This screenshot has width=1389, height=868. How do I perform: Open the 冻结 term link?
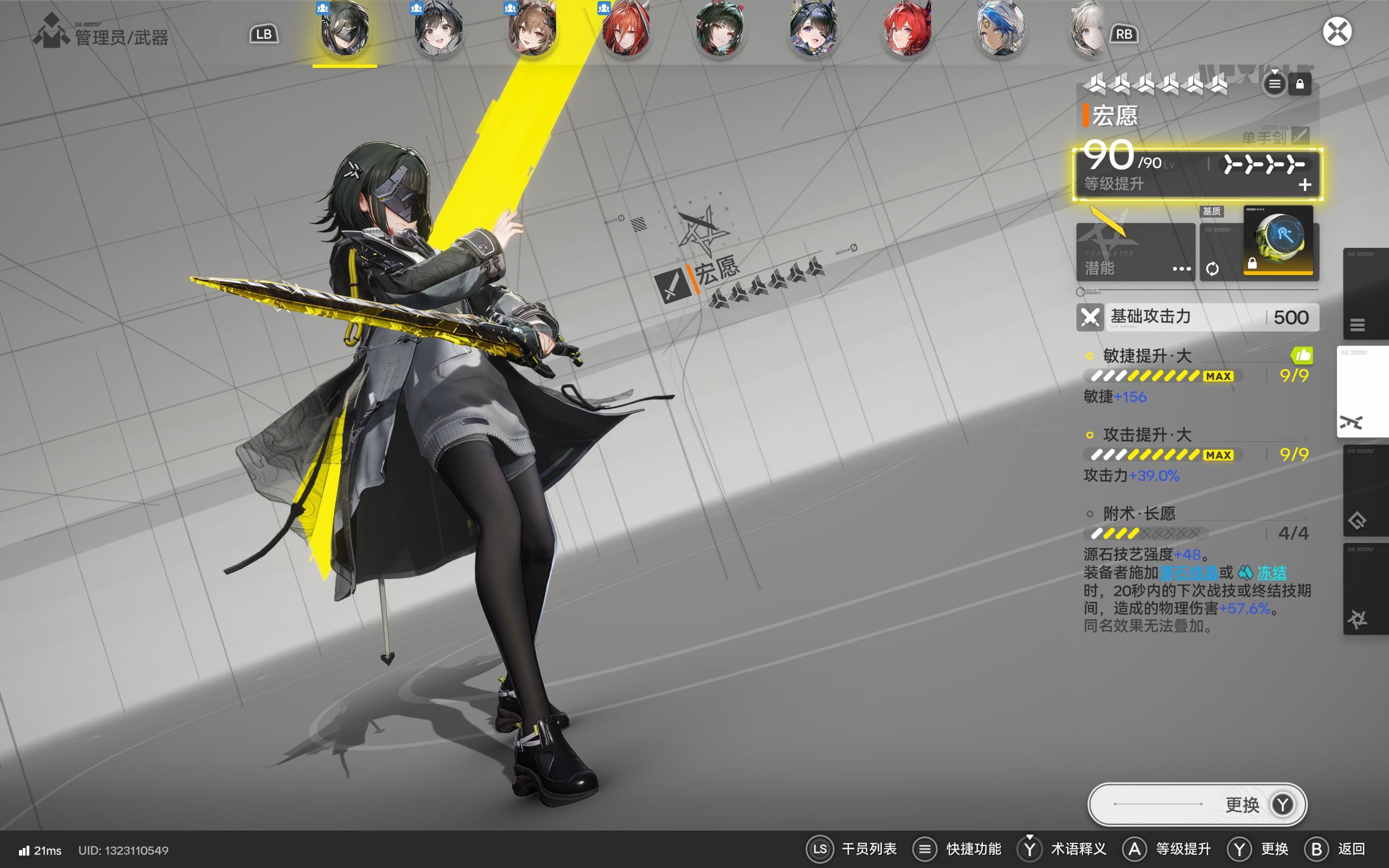tap(1271, 572)
